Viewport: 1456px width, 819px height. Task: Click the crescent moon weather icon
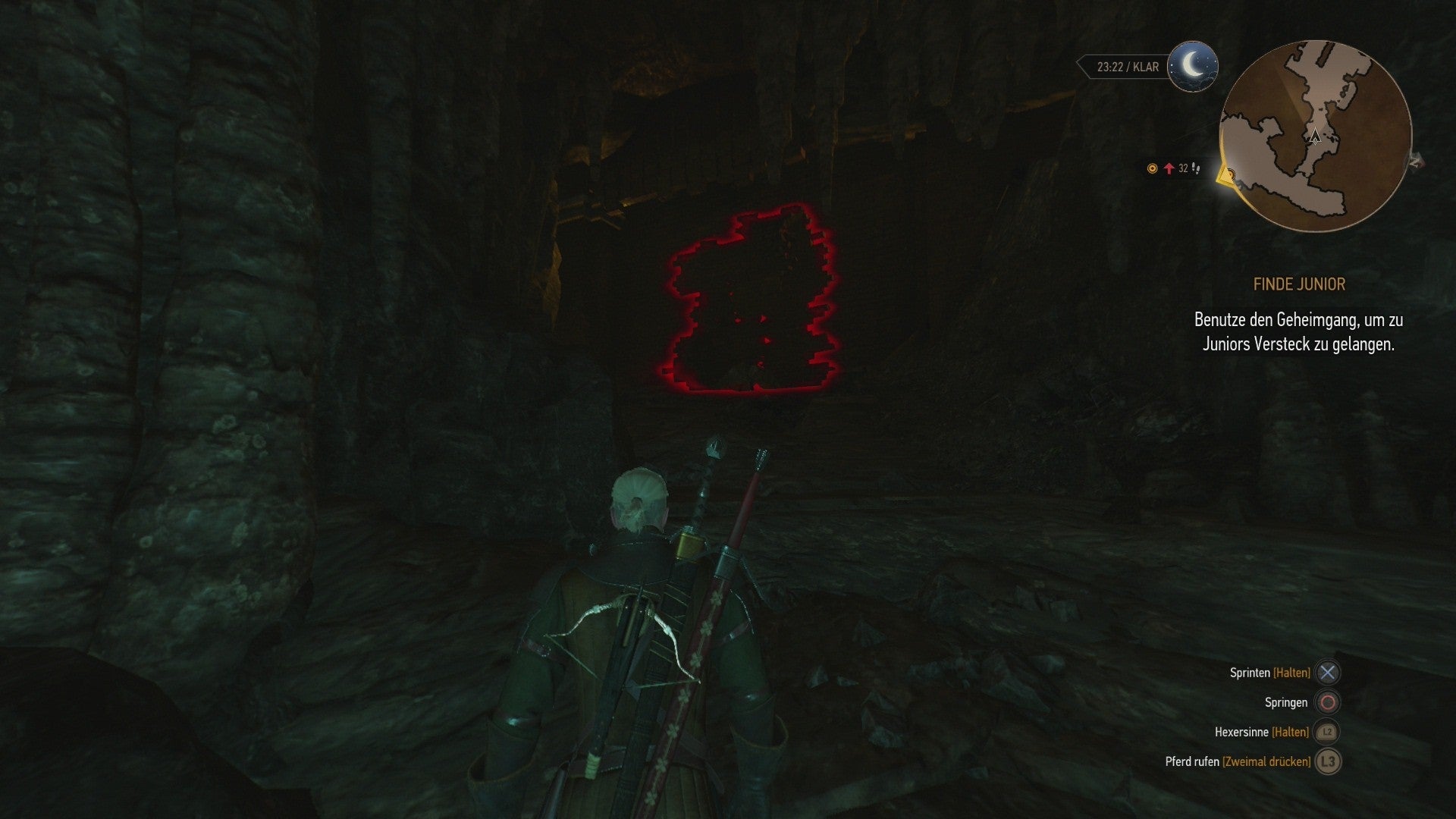[1192, 67]
